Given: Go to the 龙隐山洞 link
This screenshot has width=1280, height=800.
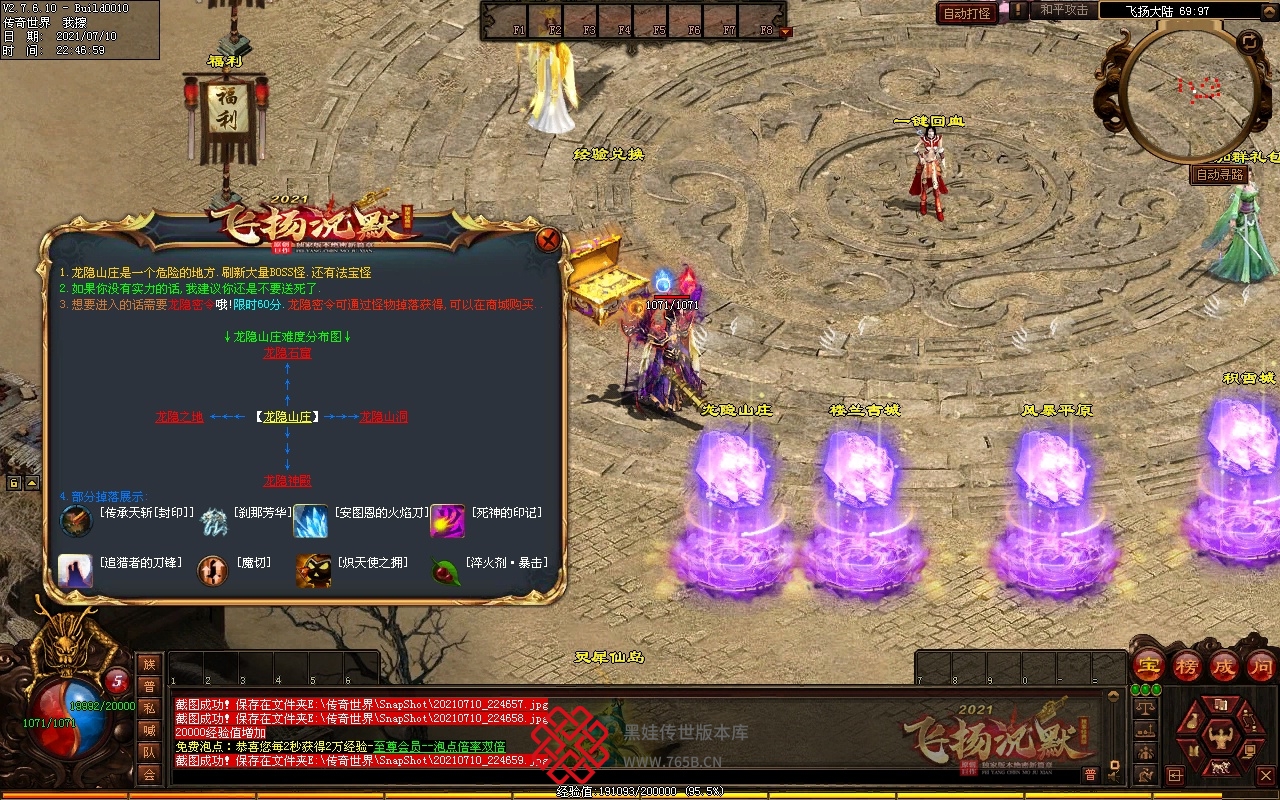Looking at the screenshot, I should tap(384, 417).
